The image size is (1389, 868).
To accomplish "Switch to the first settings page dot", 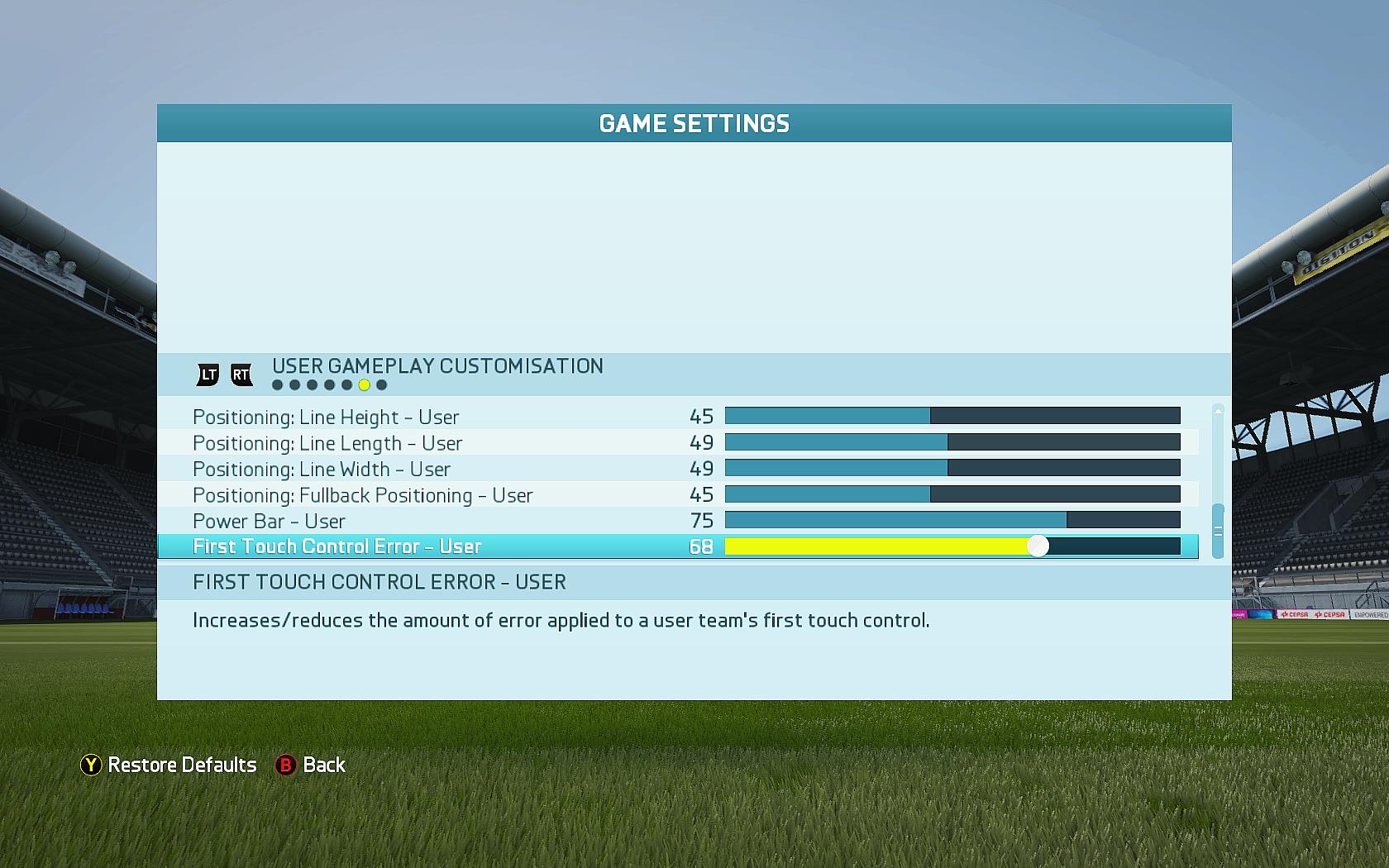I will pos(277,385).
